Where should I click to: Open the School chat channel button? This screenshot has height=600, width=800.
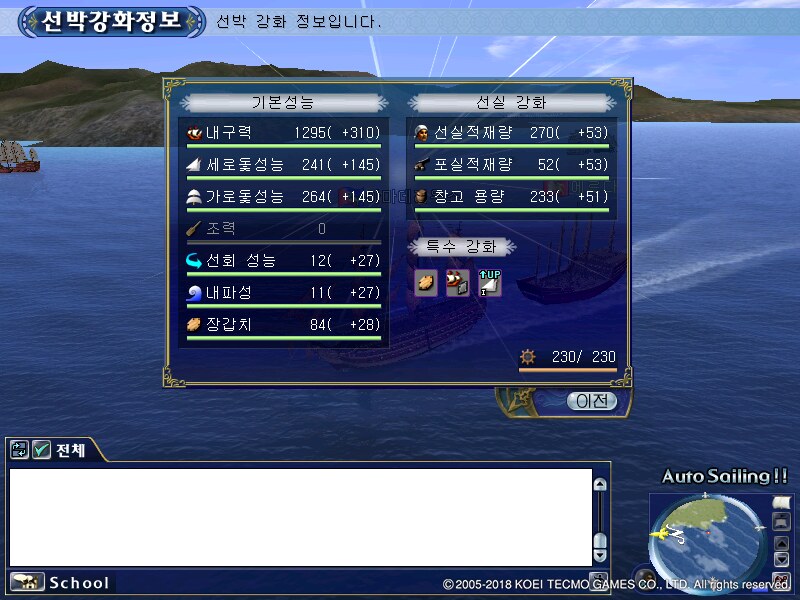60,582
